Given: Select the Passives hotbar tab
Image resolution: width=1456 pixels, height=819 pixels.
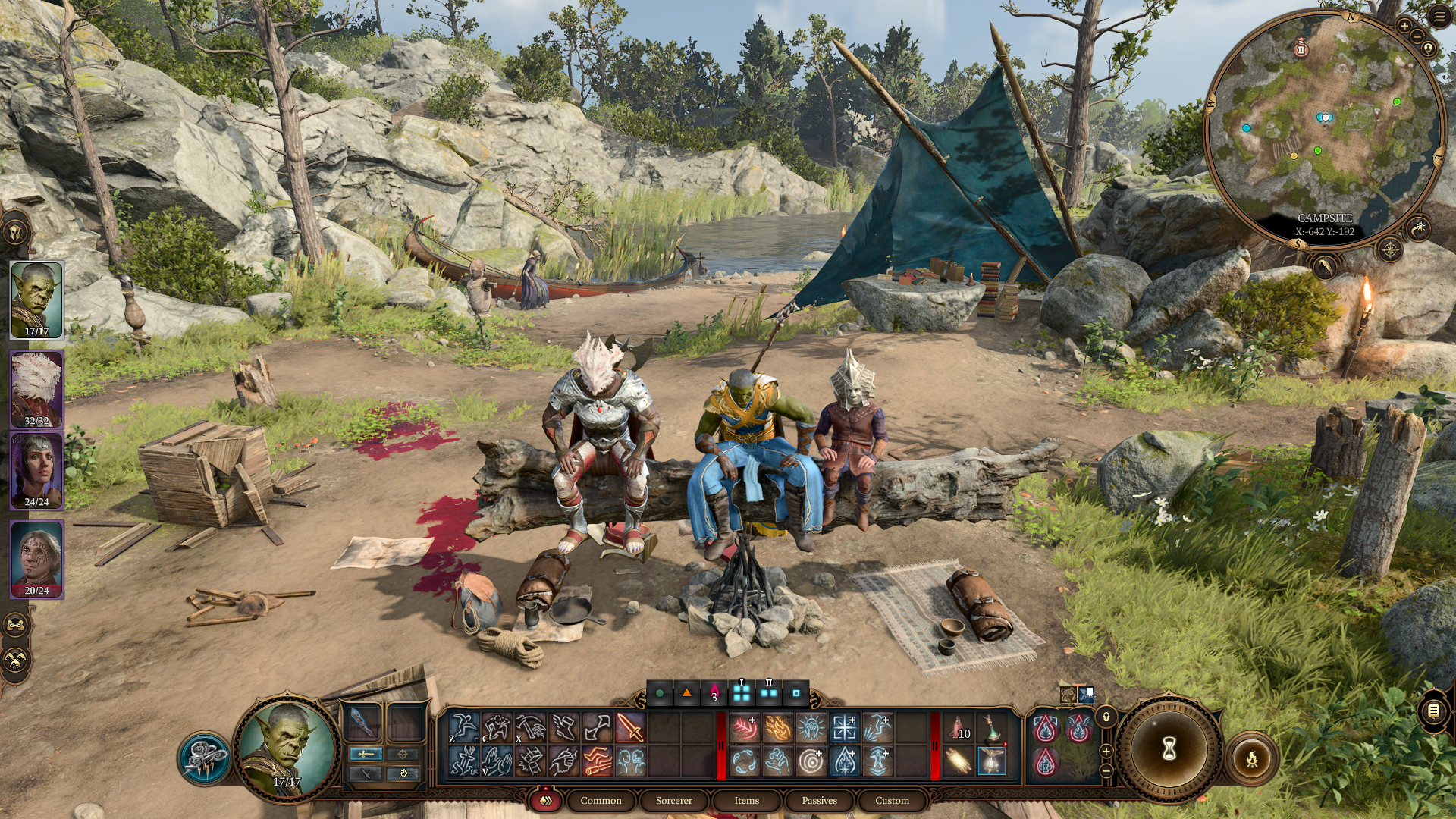Looking at the screenshot, I should 819,800.
